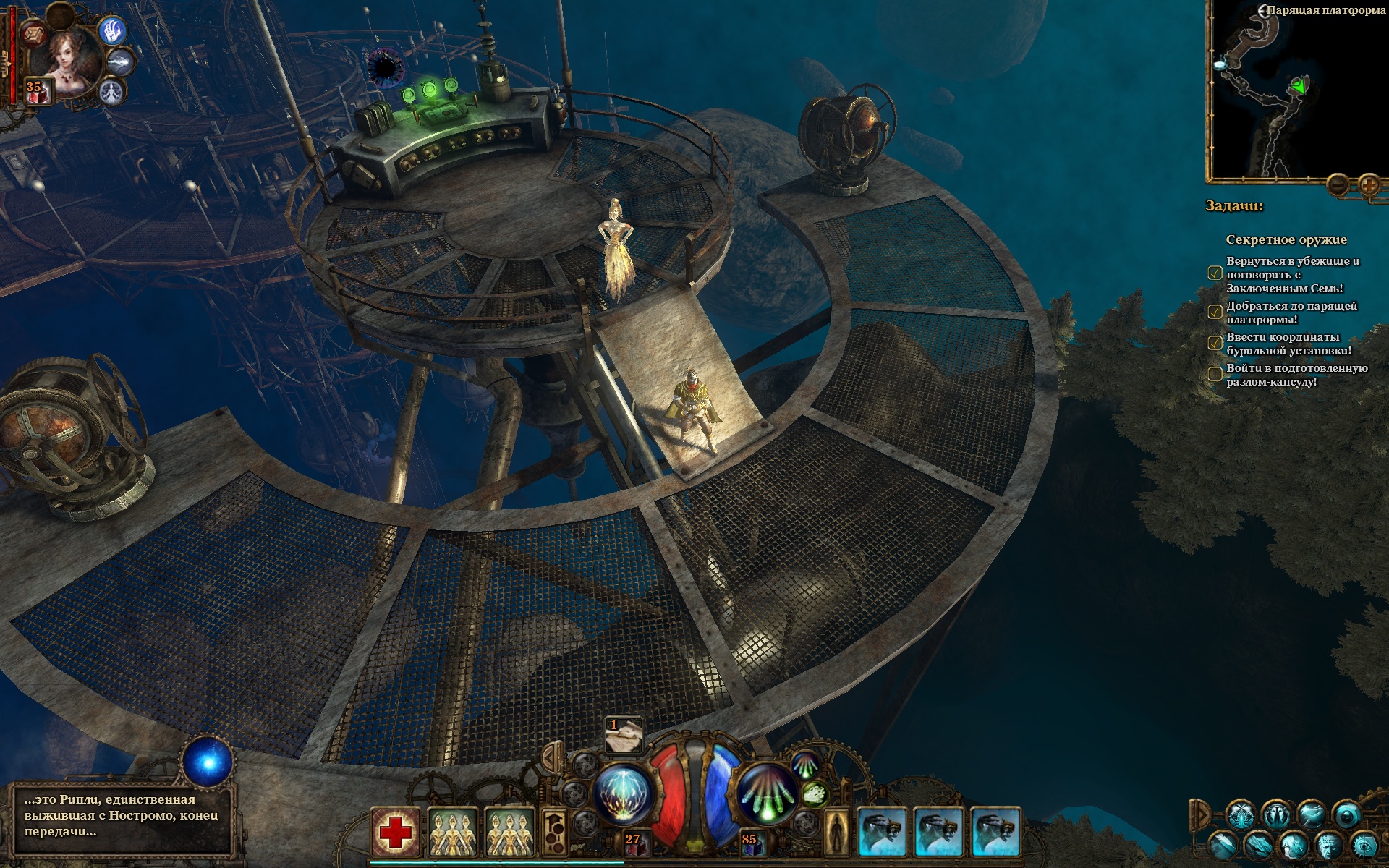1389x868 pixels.
Task: Use the companion's red potion stack
Action: 38,92
